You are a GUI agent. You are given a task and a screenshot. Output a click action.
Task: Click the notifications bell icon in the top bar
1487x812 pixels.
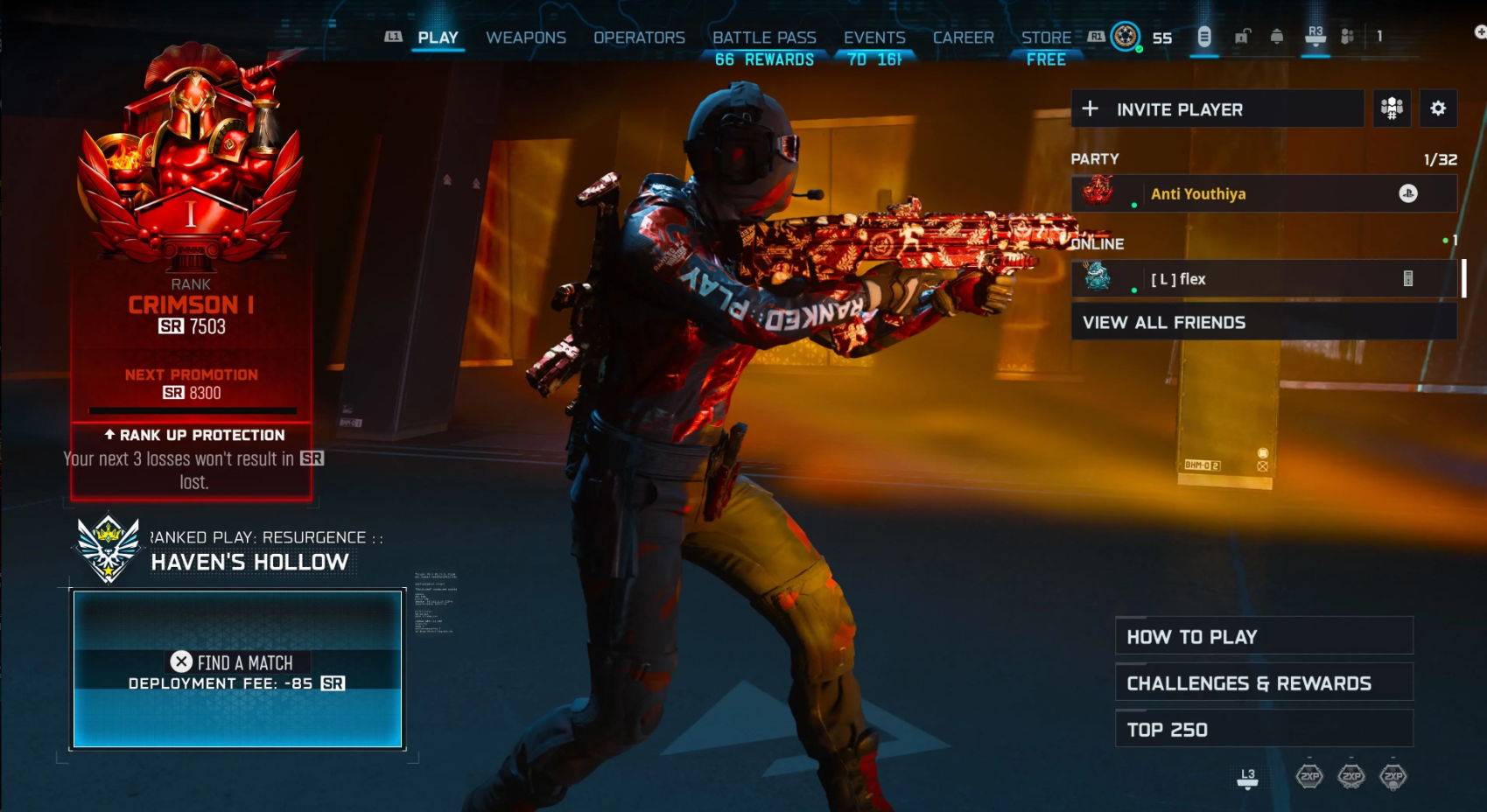coord(1275,38)
